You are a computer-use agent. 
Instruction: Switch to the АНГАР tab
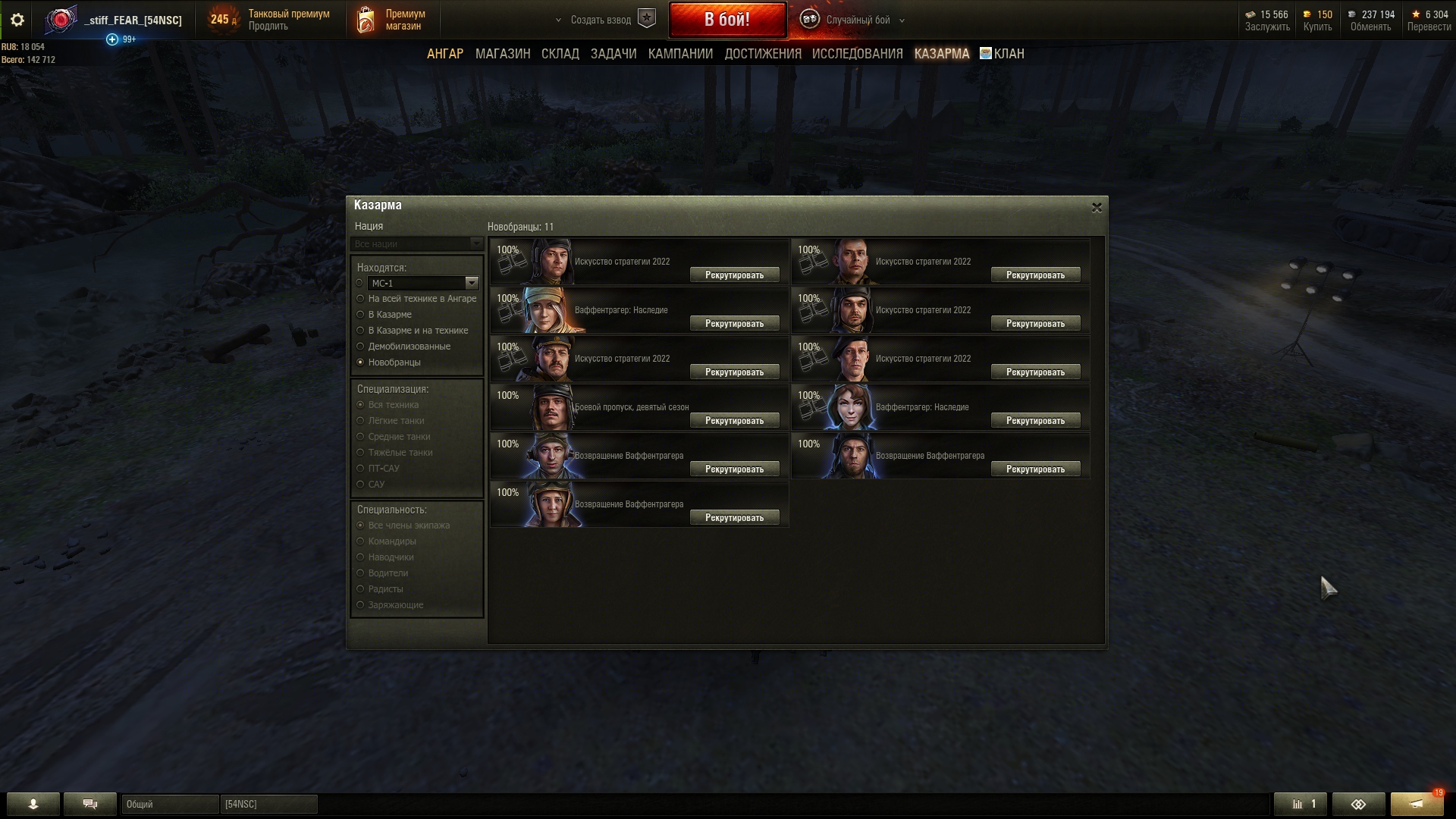tap(444, 54)
